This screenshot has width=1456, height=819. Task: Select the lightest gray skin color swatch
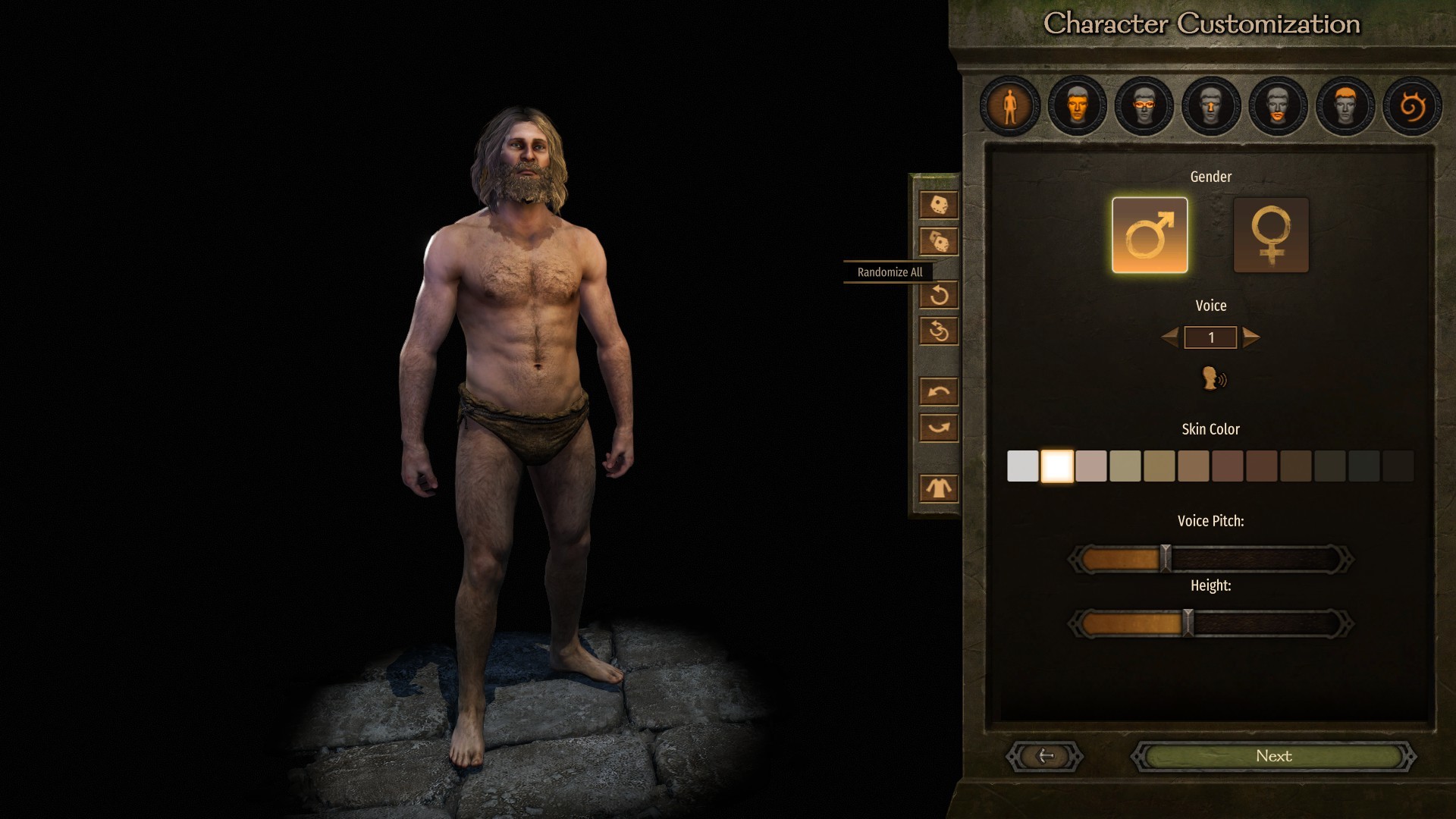pos(1022,466)
